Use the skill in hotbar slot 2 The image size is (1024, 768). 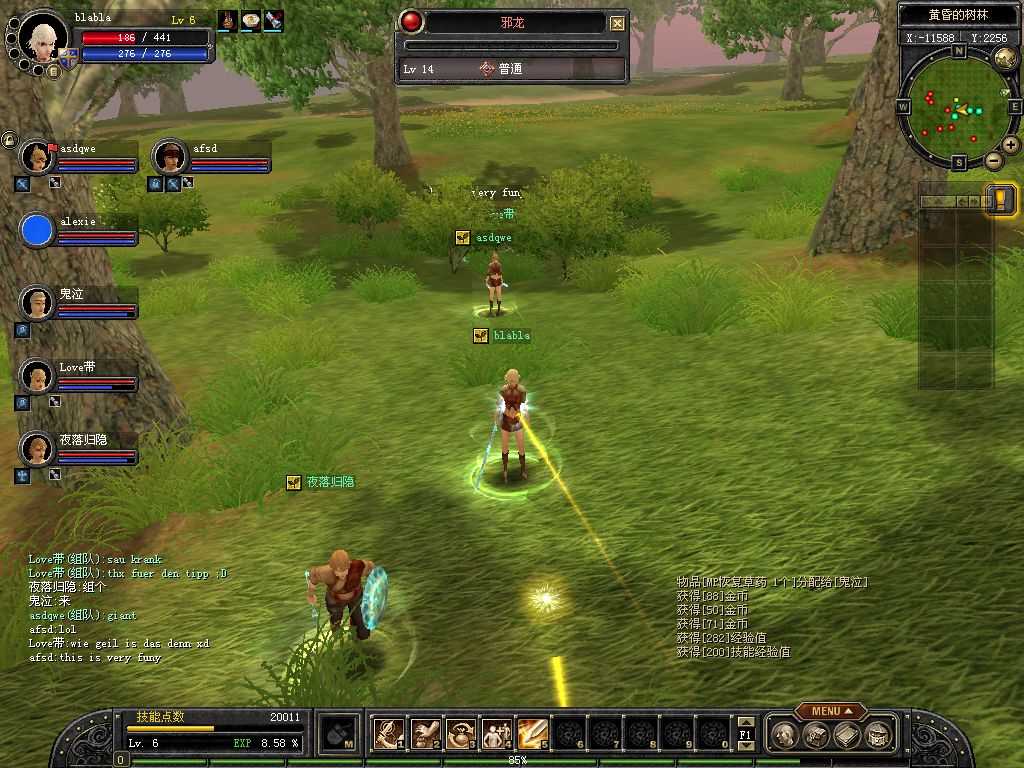tap(424, 734)
